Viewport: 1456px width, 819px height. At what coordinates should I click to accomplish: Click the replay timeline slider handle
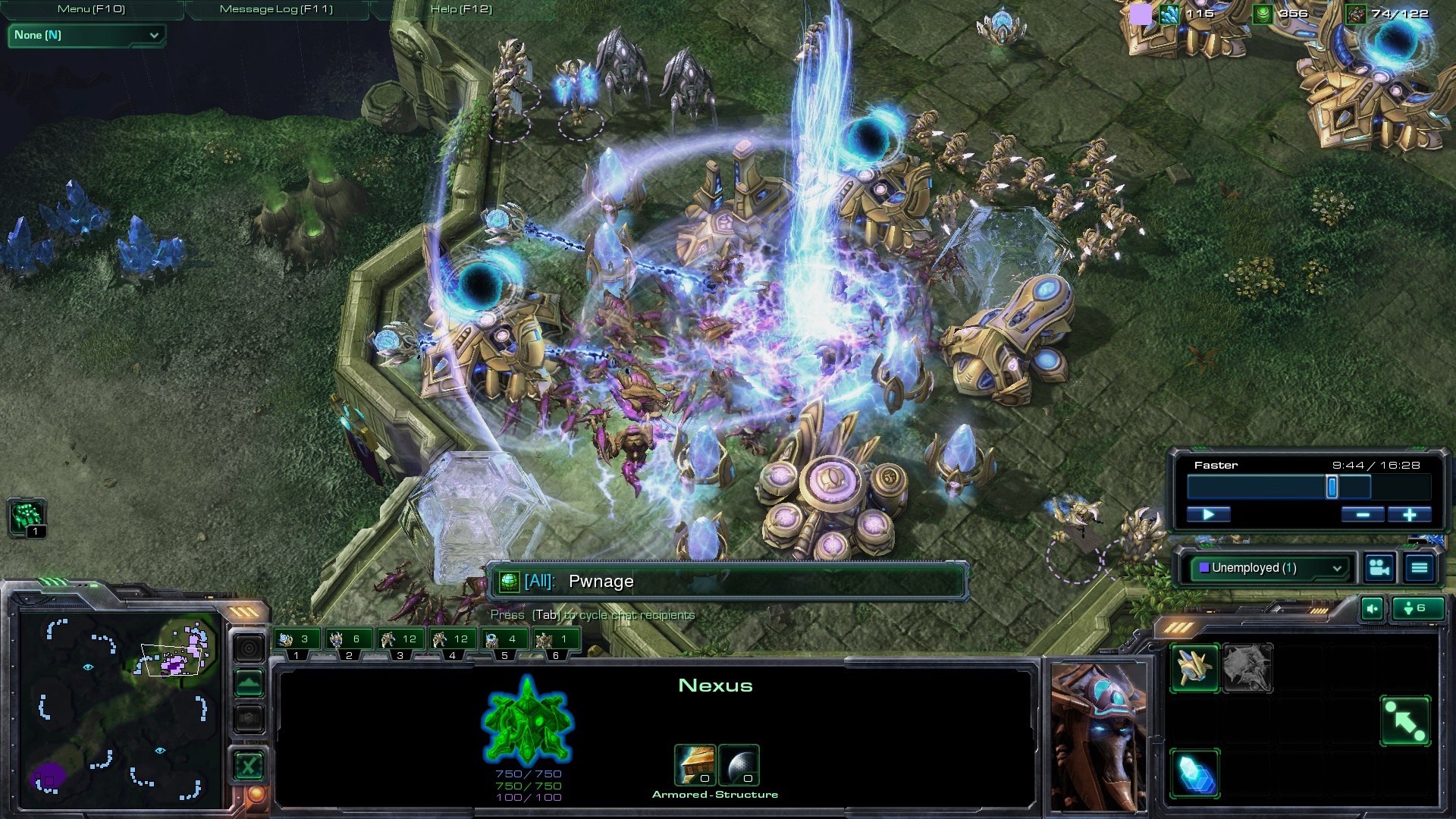1332,487
